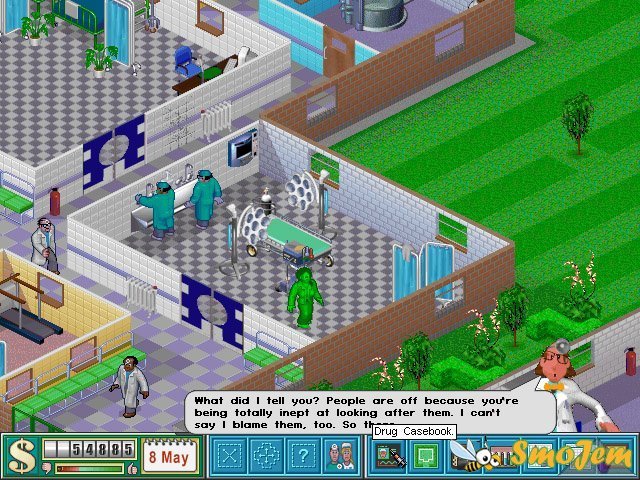Select the build room blueprint button
The height and width of the screenshot is (480, 640).
(230, 457)
